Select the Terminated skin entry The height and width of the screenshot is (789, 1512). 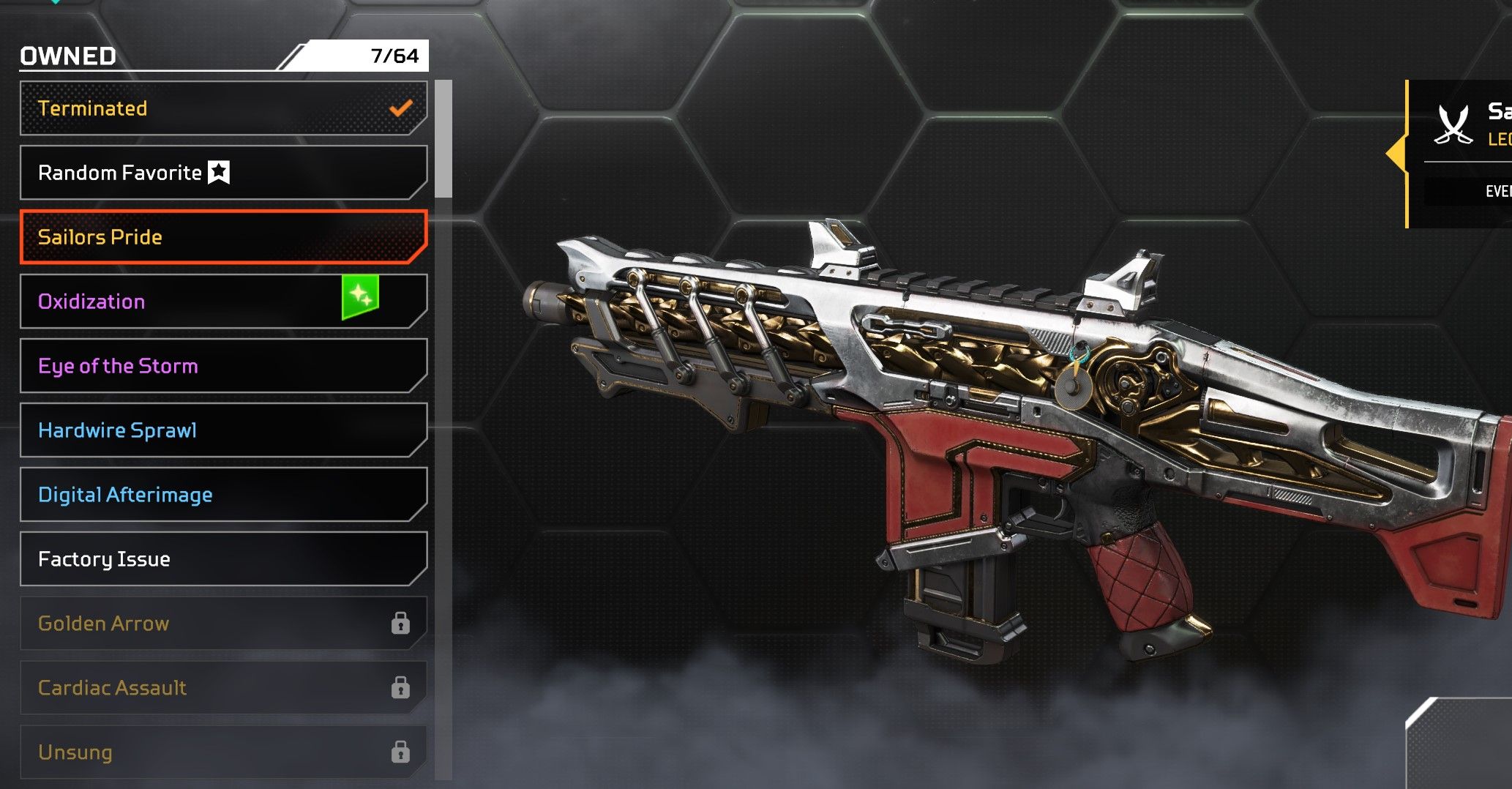coord(223,108)
